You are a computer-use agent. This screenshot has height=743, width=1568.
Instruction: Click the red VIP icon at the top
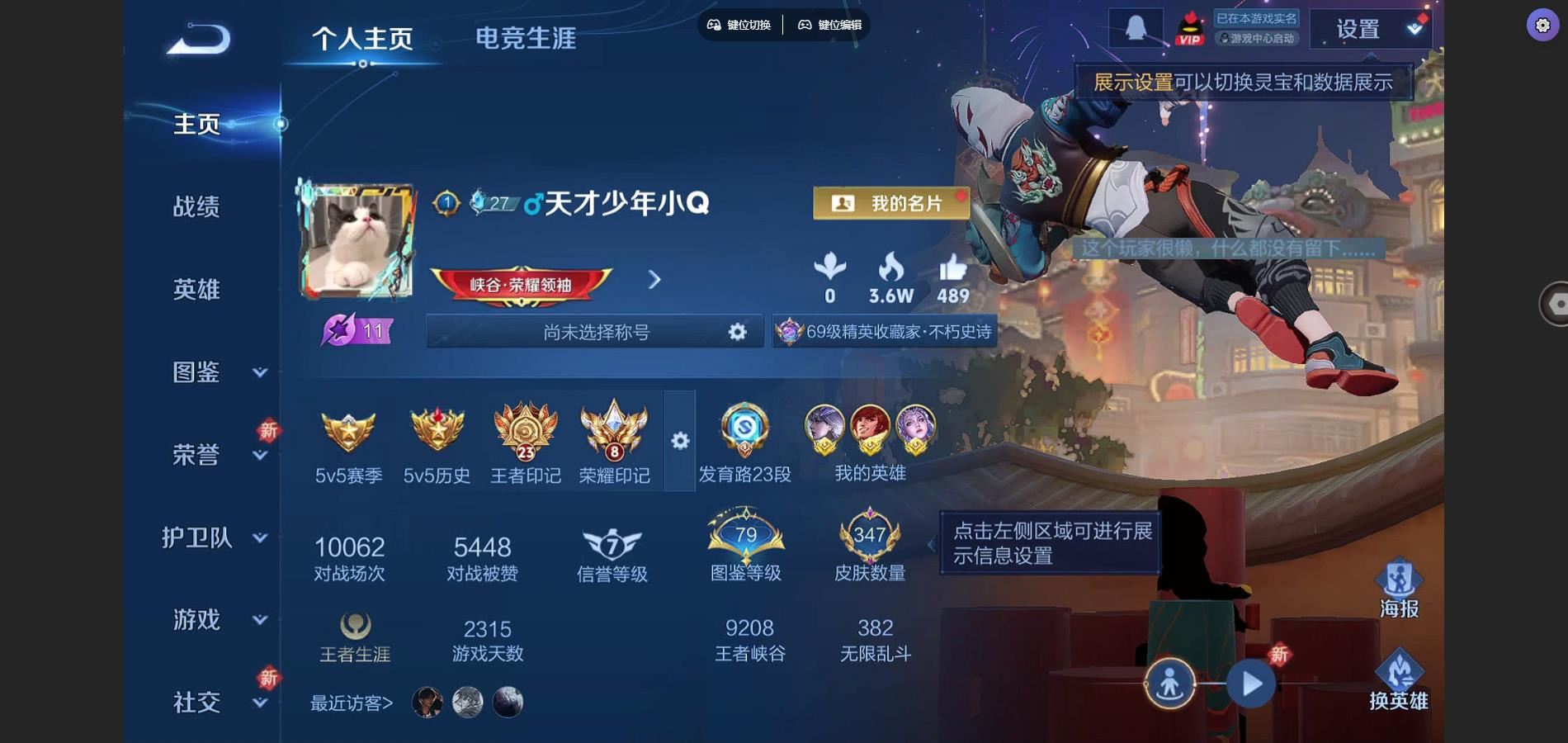1188,27
